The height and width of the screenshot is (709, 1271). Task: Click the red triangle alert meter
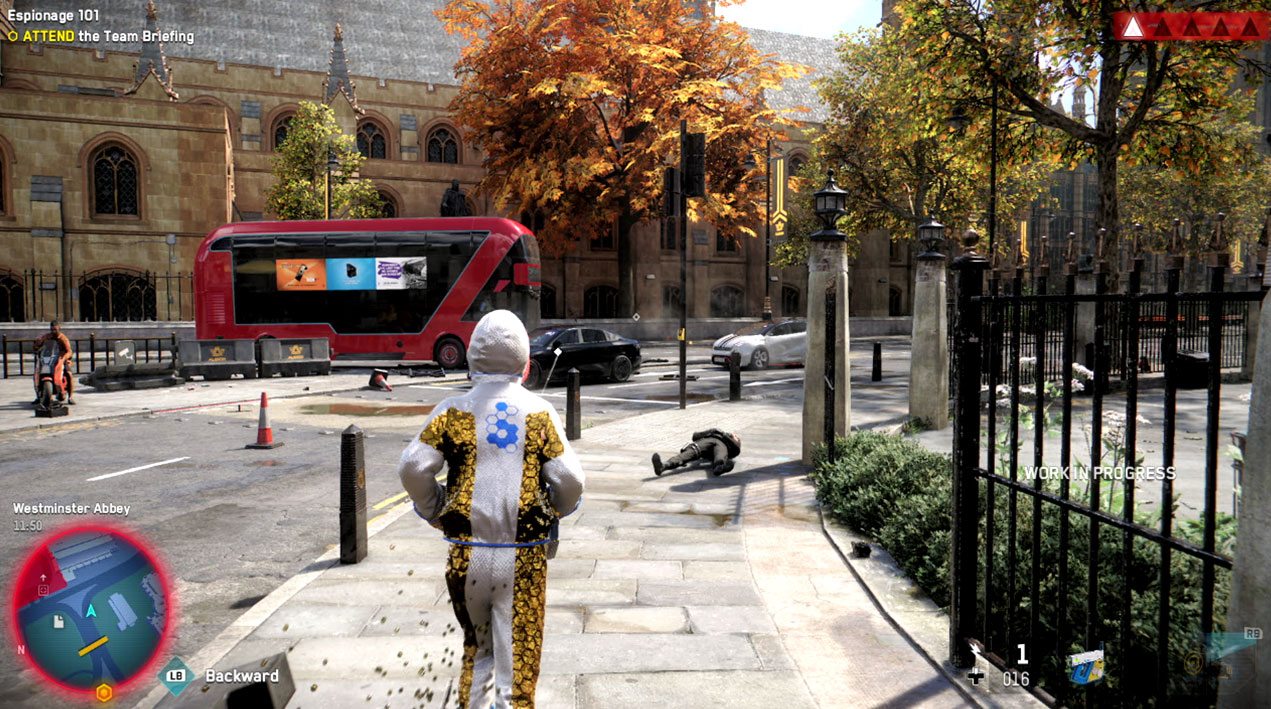pos(1190,26)
